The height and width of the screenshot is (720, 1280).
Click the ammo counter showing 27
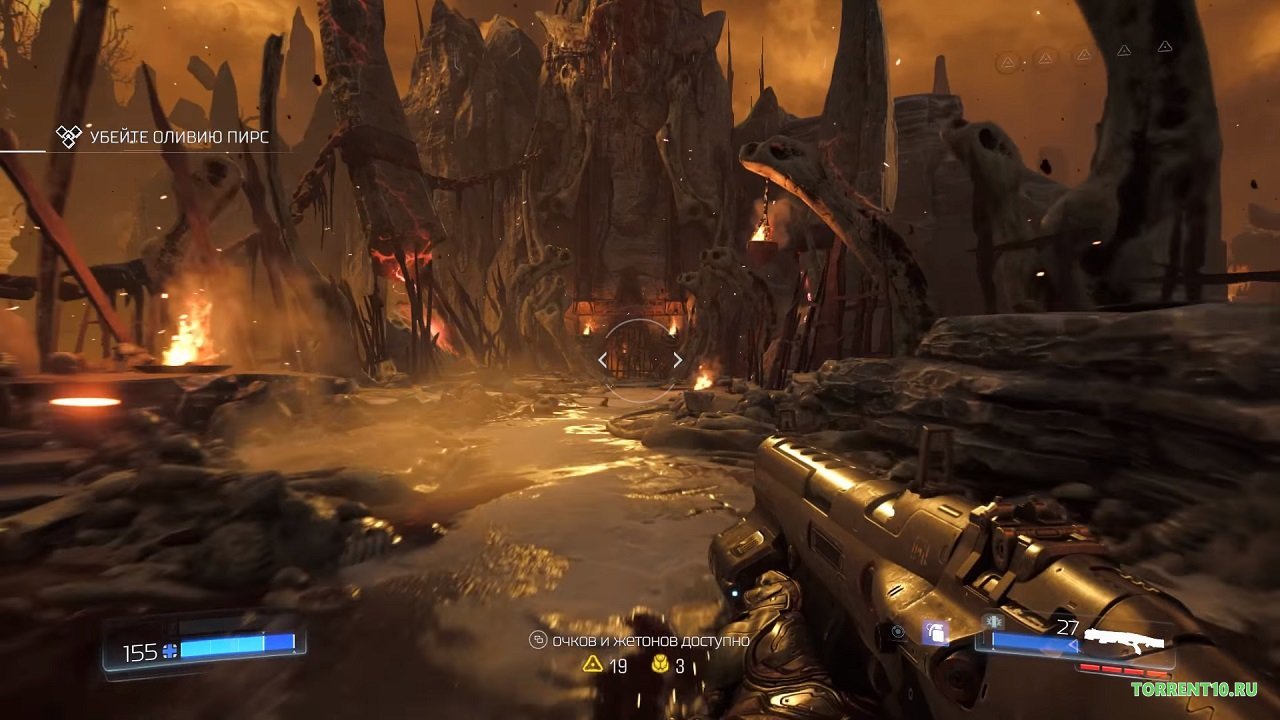(x=1068, y=625)
